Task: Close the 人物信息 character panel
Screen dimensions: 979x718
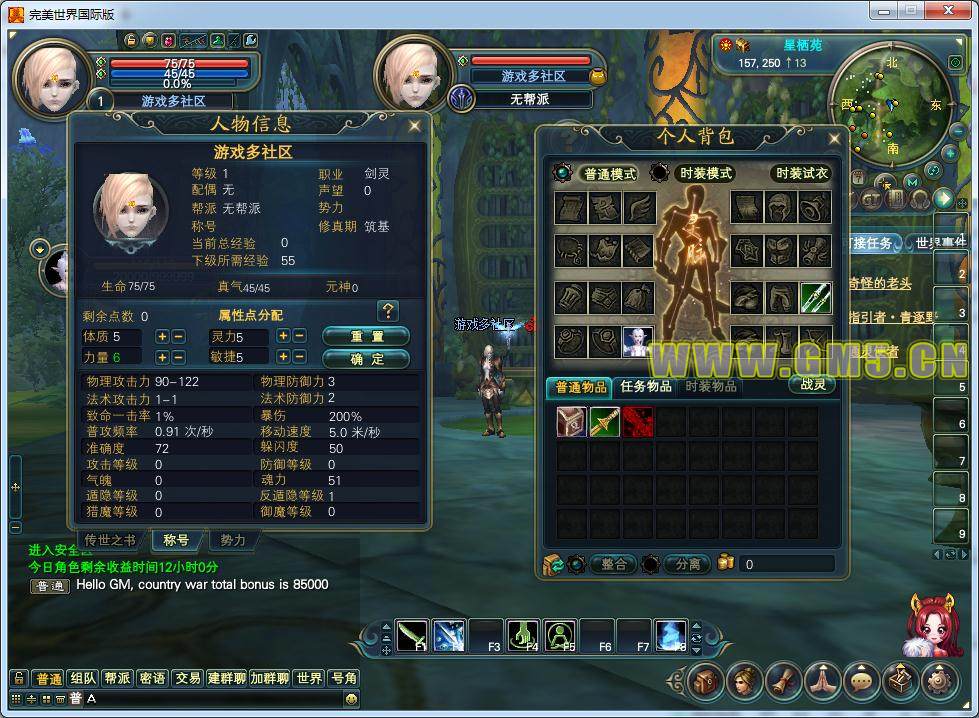Action: tap(414, 126)
